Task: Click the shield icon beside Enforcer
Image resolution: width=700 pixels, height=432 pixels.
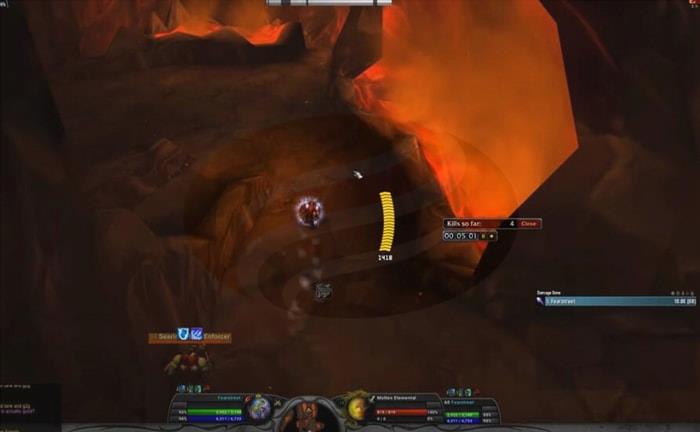Action: [x=183, y=335]
